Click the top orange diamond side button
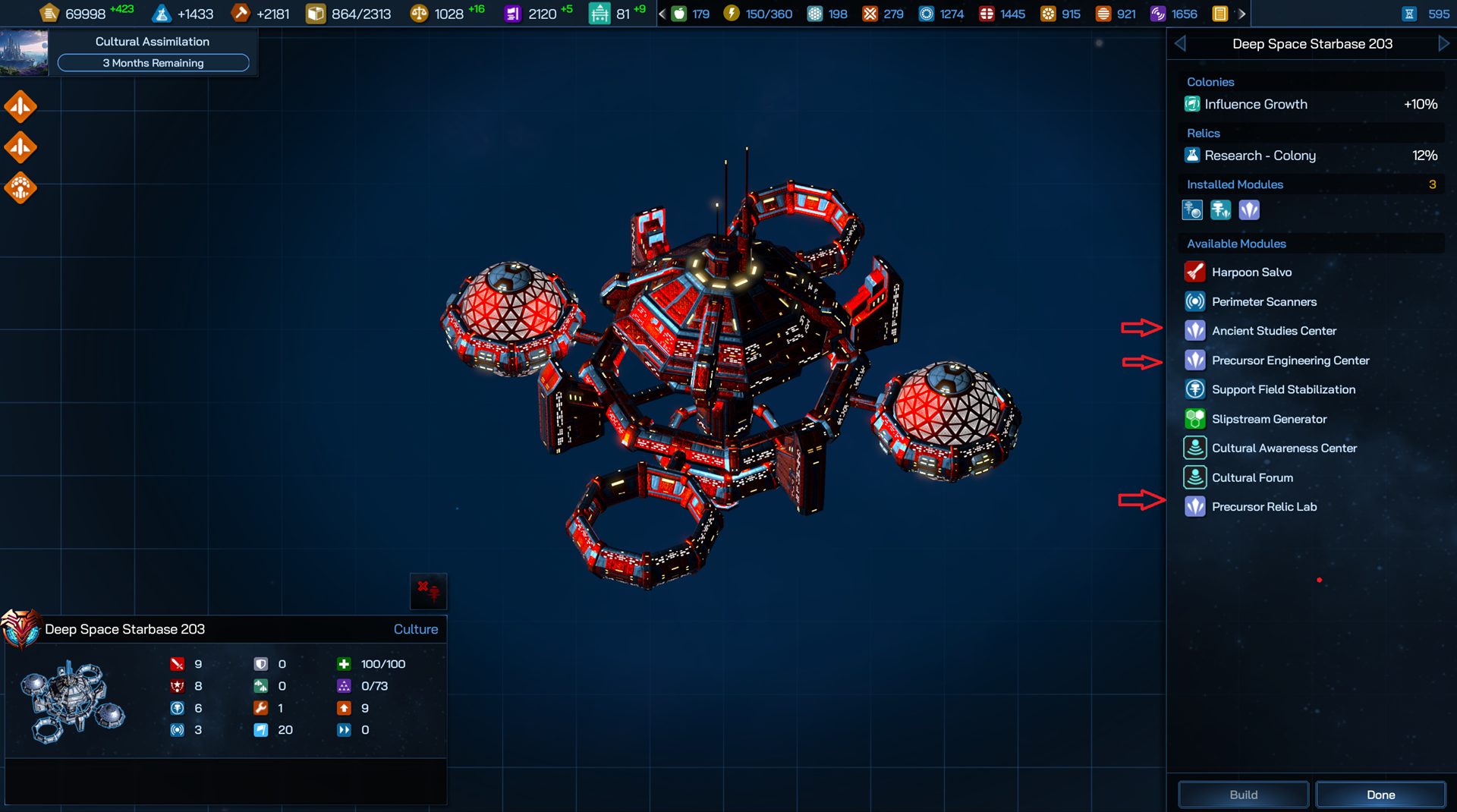This screenshot has width=1457, height=812. (x=20, y=107)
